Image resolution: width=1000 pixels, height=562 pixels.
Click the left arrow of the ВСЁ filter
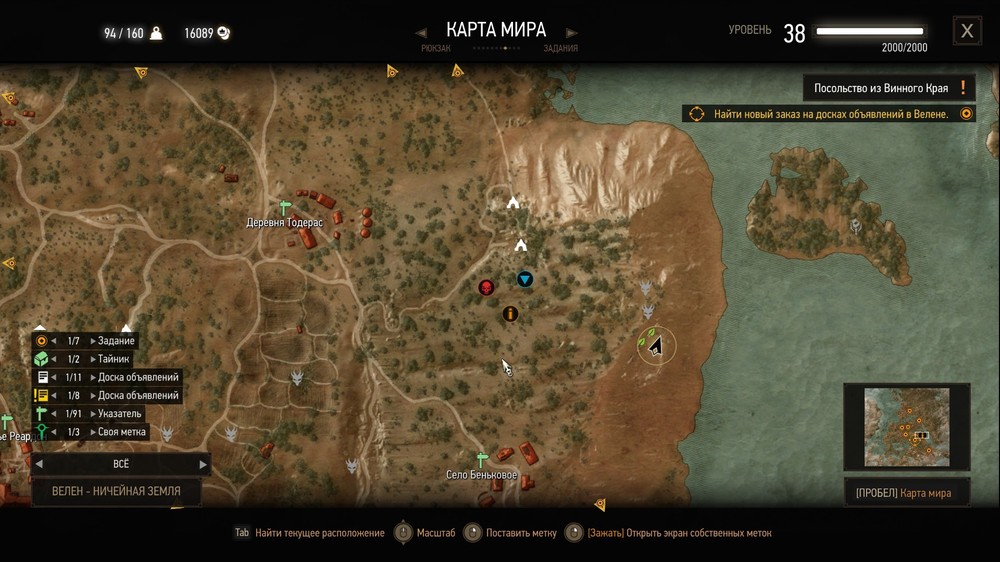(x=39, y=464)
